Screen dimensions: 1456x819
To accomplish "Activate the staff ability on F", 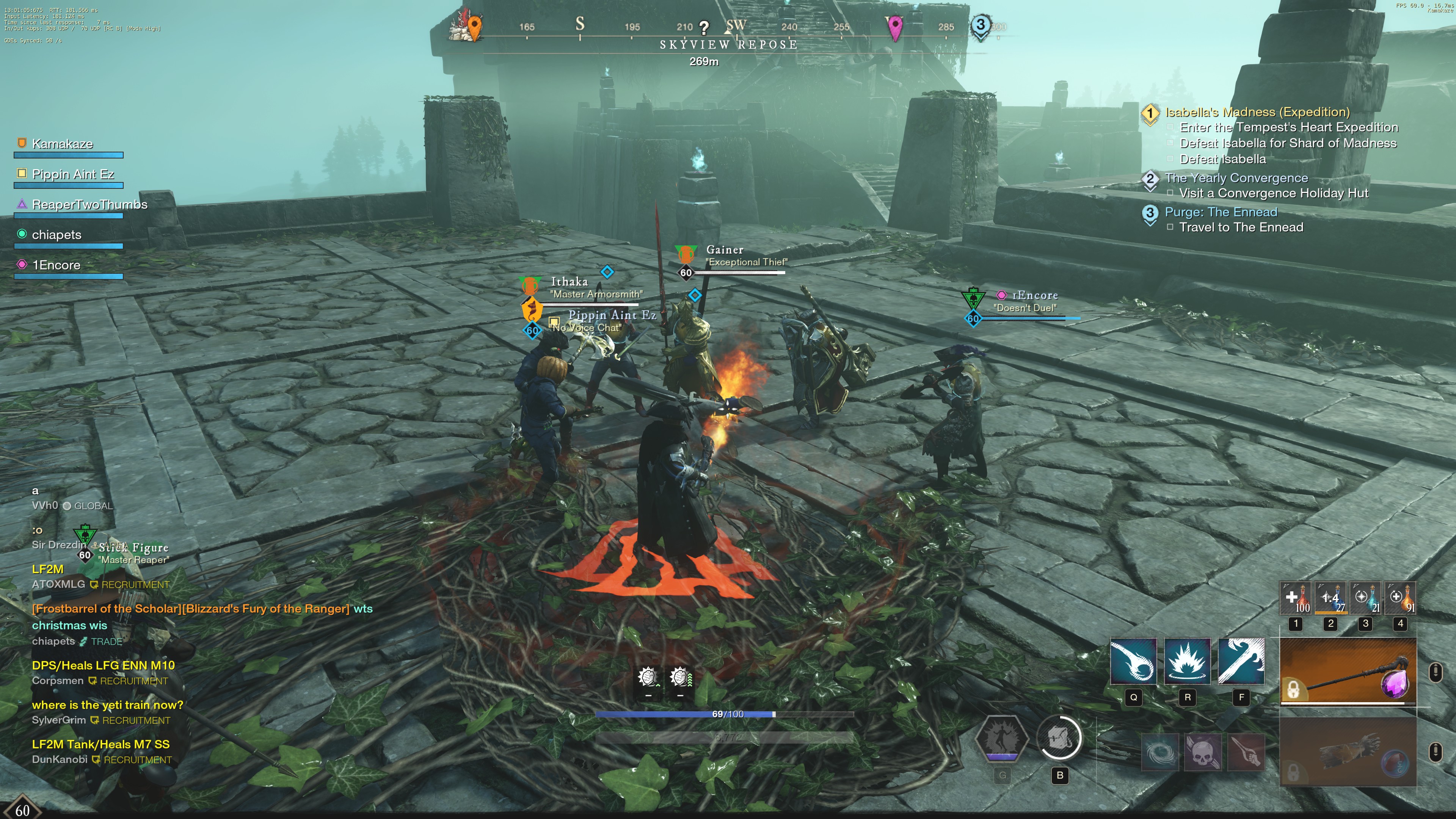I will pos(1241,662).
